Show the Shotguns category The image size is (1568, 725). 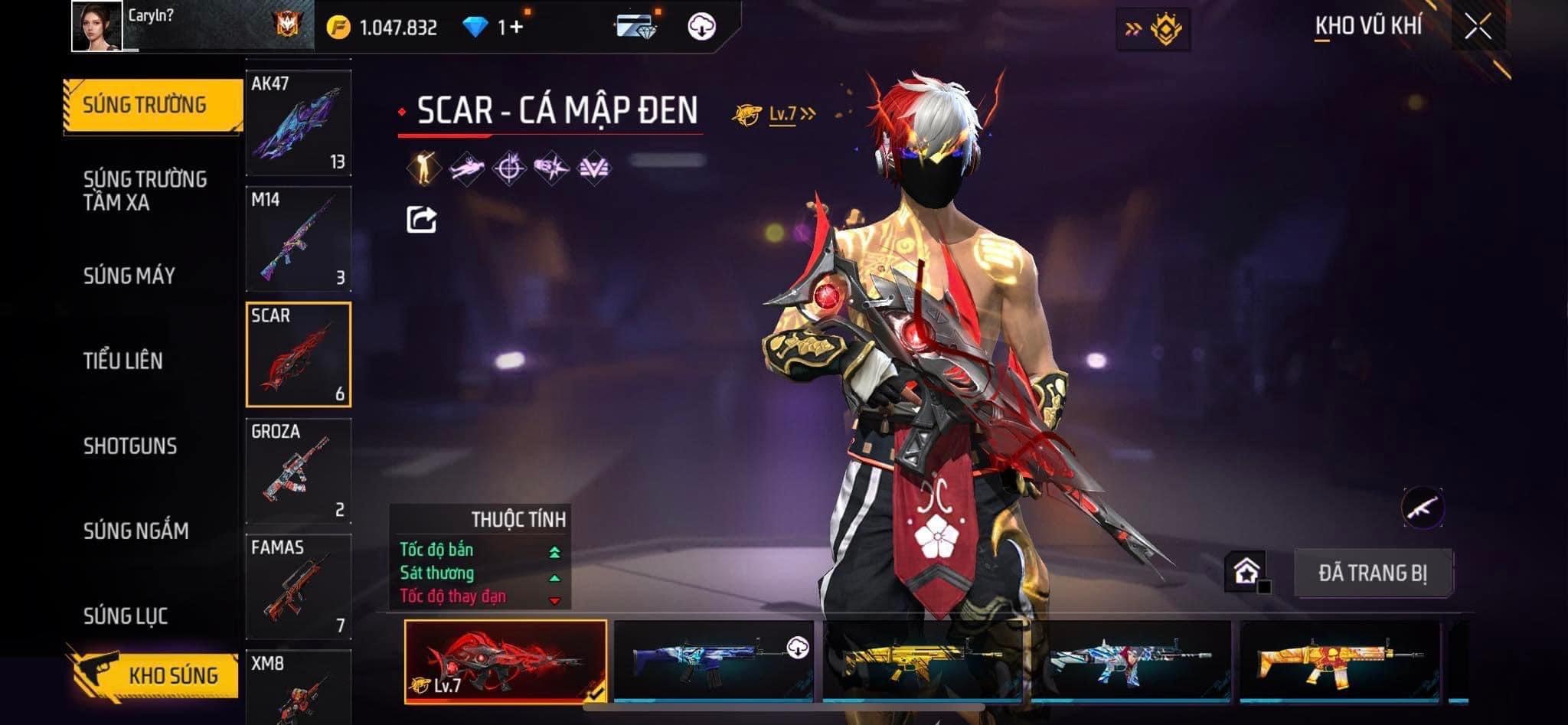pyautogui.click(x=130, y=446)
